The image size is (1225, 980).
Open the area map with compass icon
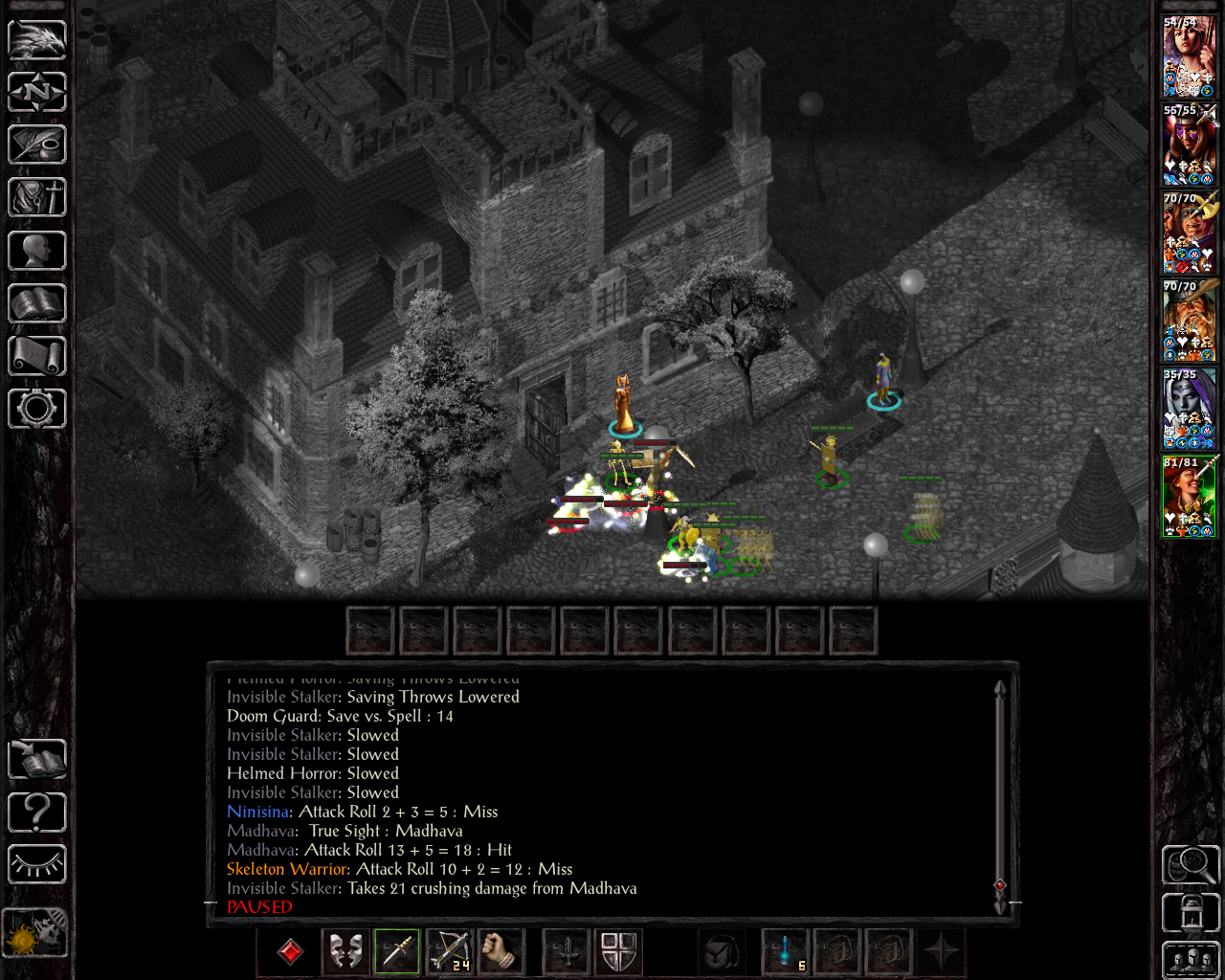tap(37, 93)
